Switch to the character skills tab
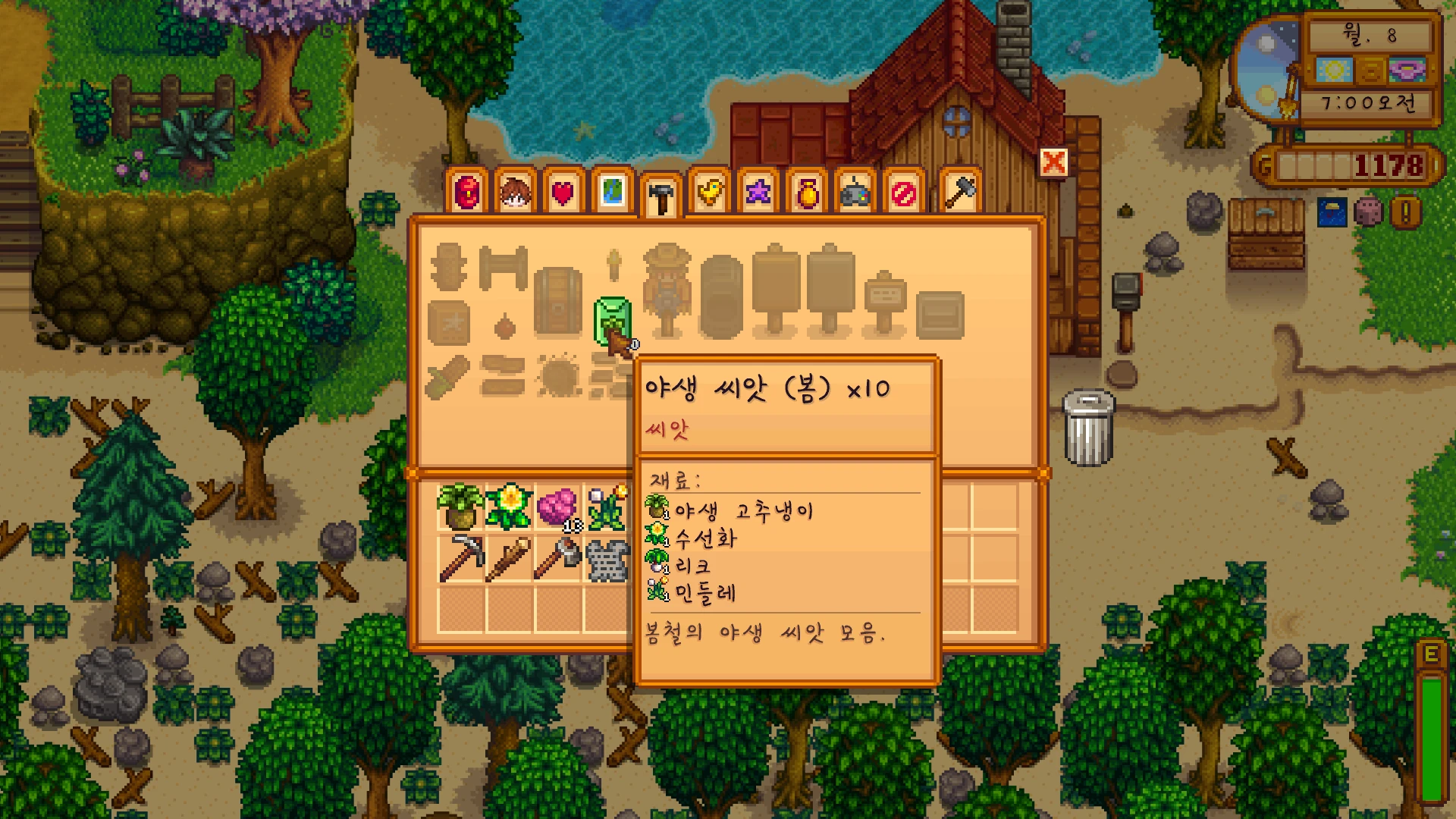Screen dimensions: 1456x819 coord(516,193)
